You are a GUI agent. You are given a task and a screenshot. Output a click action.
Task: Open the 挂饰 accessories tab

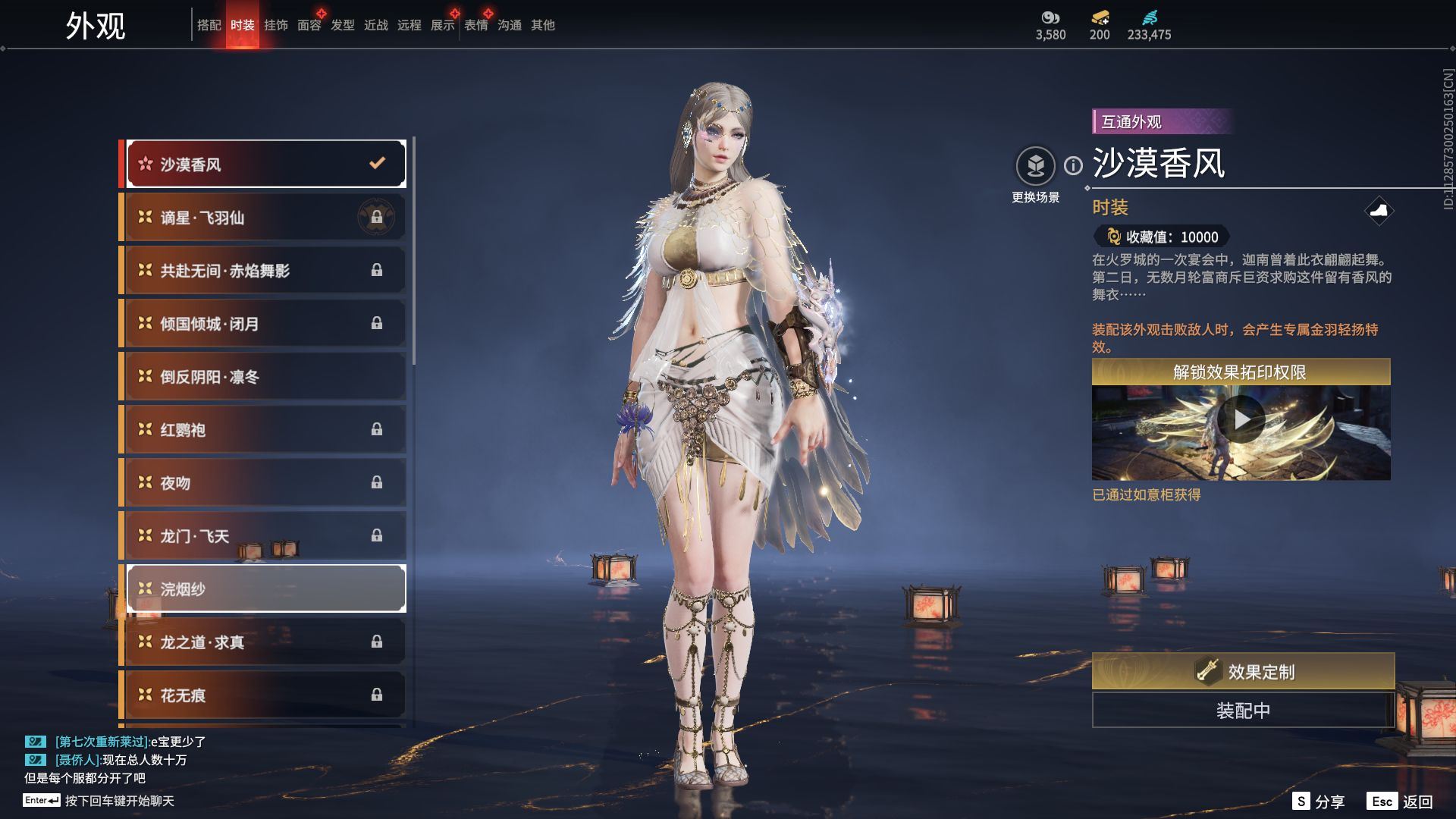tap(275, 25)
